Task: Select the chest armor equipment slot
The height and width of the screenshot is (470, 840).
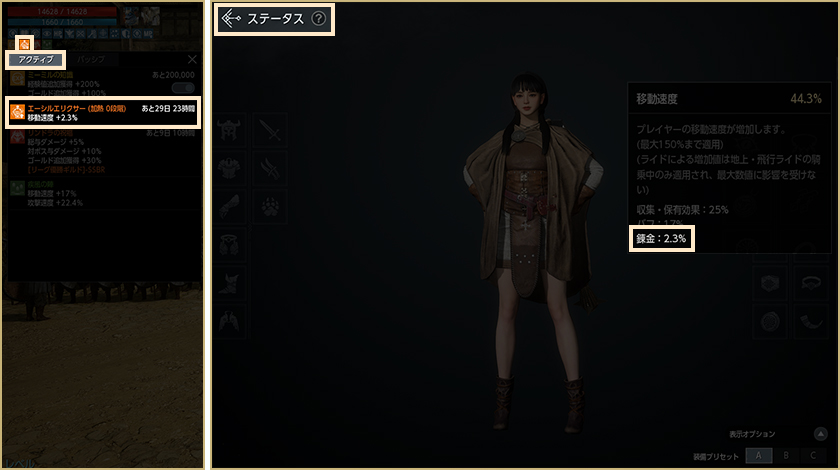Action: click(232, 167)
